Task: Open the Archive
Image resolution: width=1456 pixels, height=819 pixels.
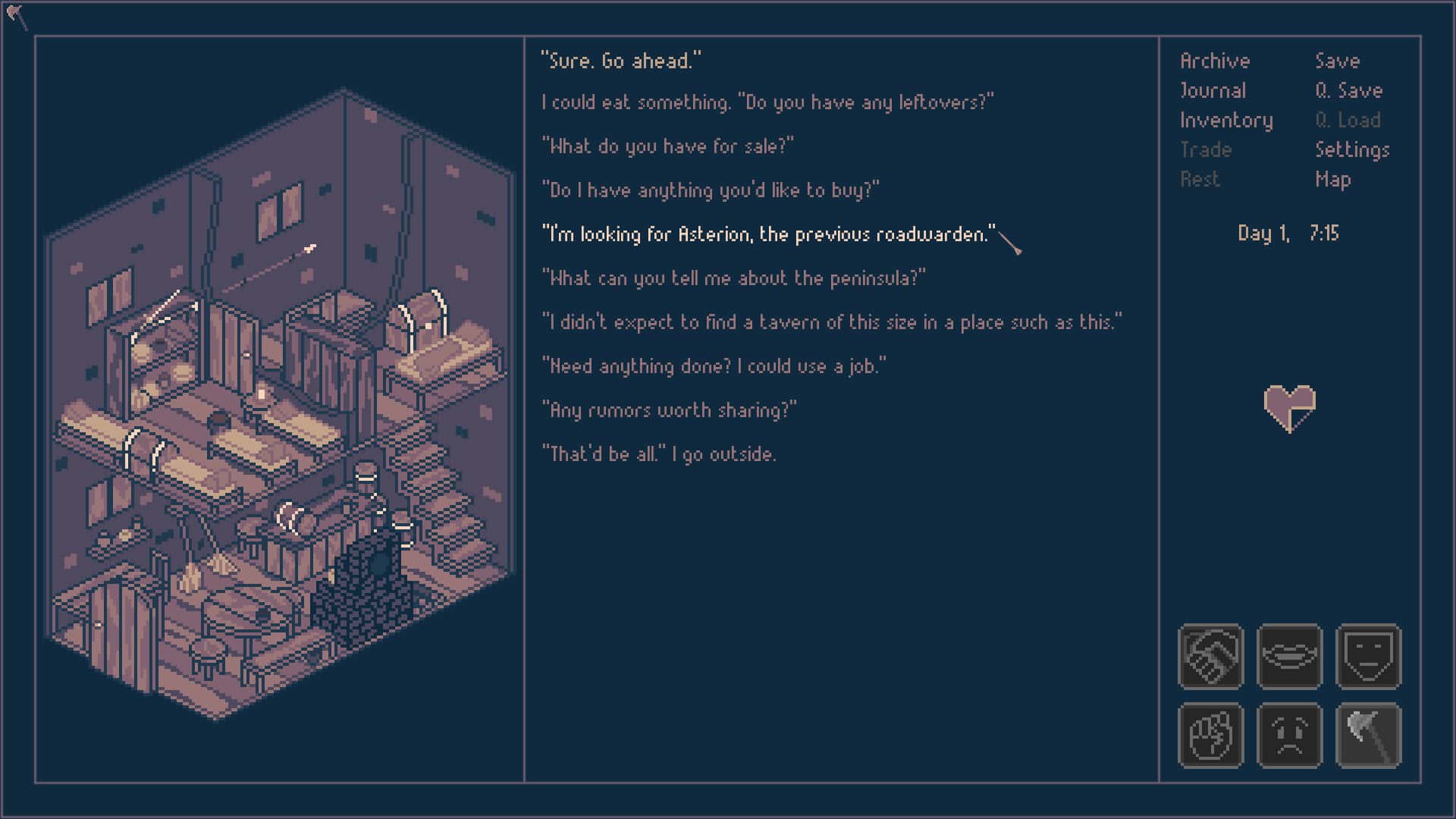Action: [1214, 61]
